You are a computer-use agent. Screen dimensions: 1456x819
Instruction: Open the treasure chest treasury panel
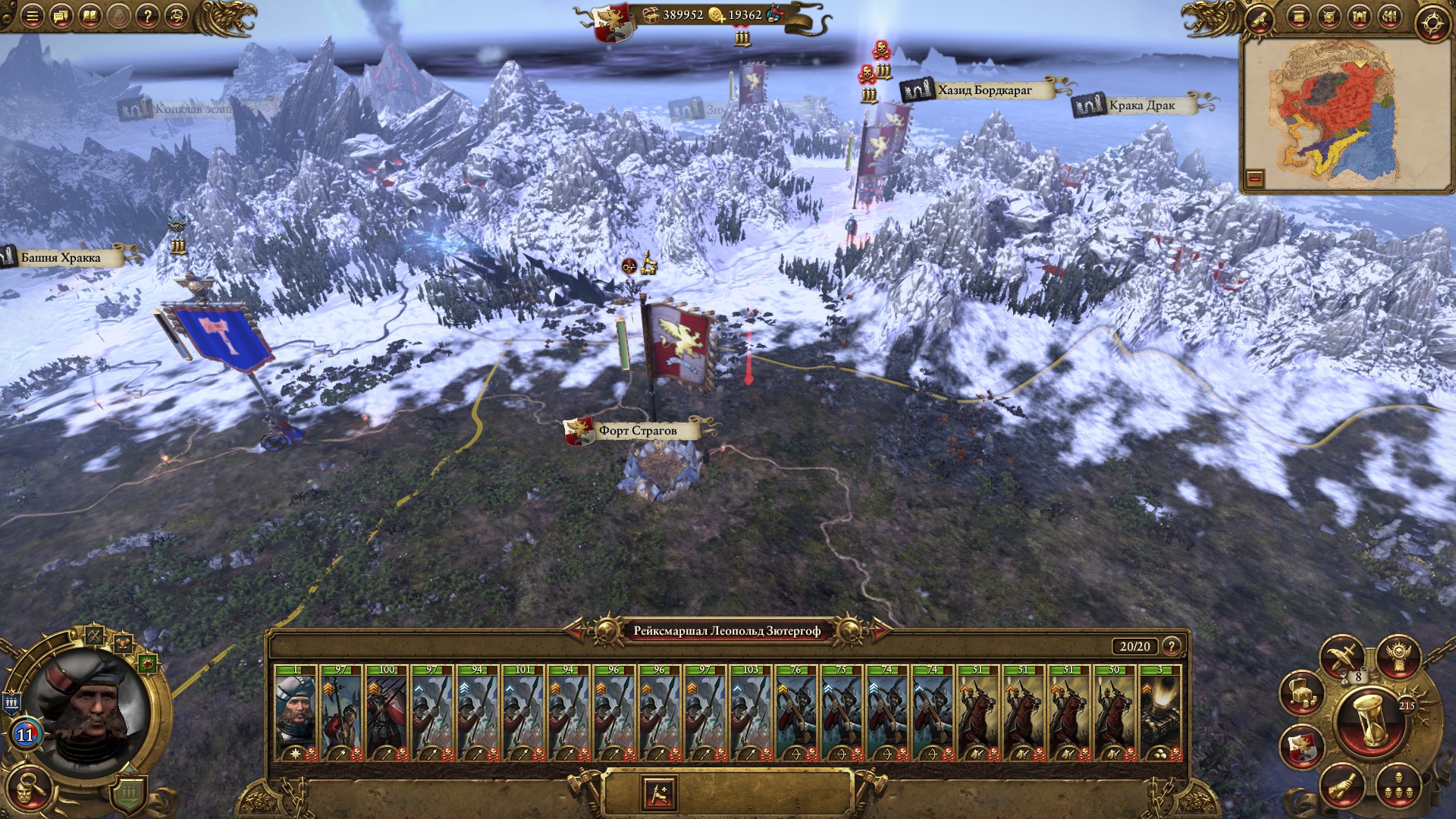click(x=1300, y=692)
